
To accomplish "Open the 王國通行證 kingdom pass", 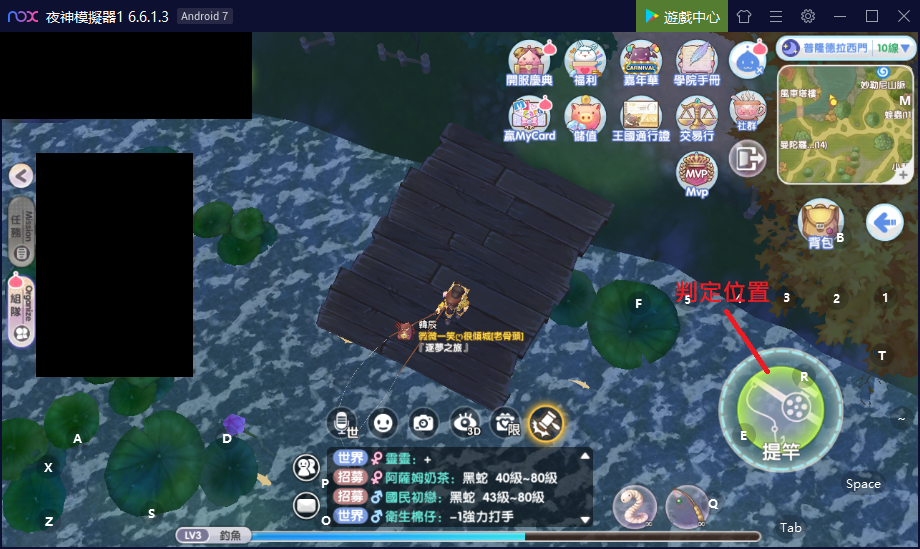I will pos(640,118).
